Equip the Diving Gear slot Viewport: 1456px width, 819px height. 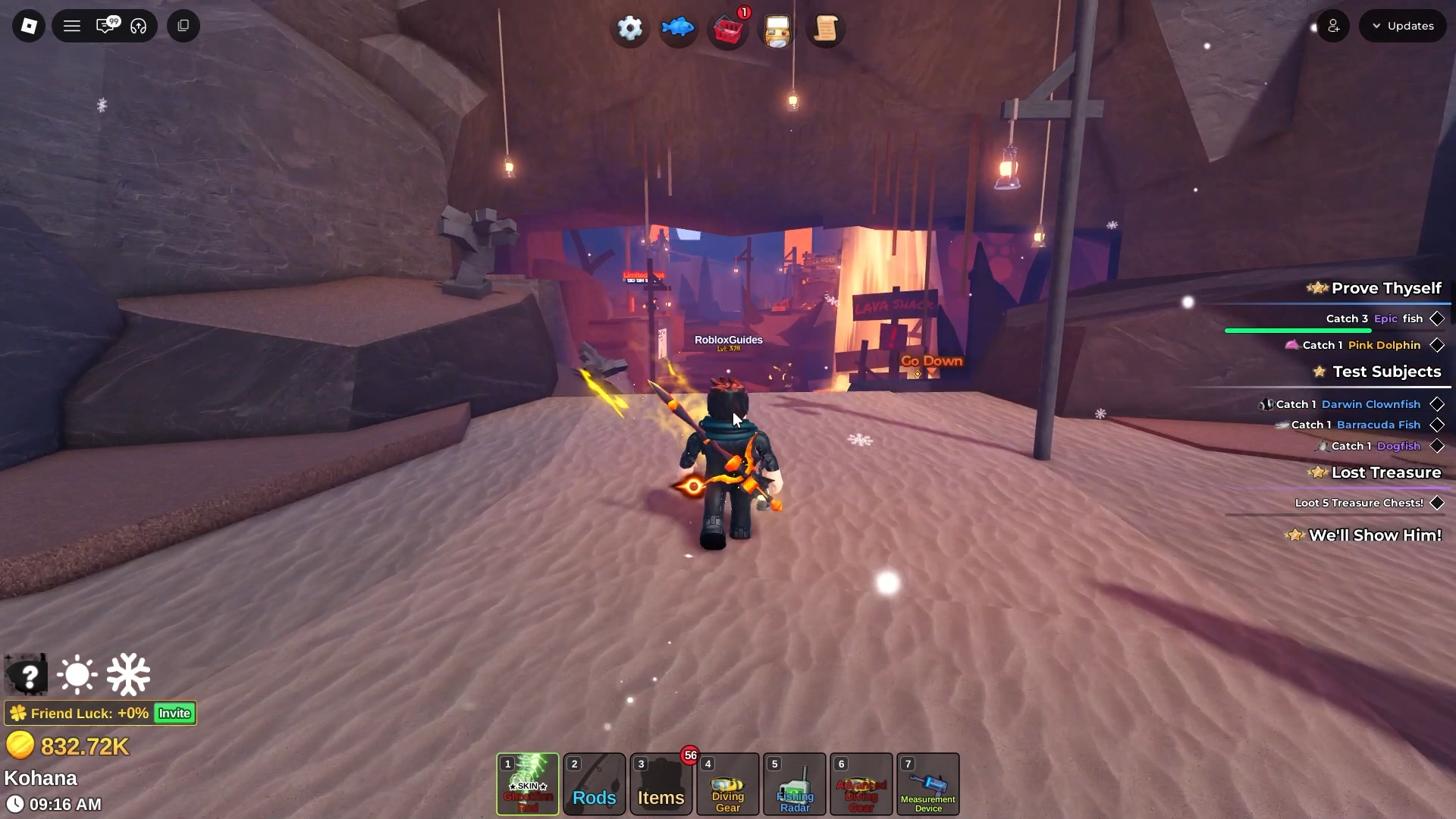[728, 784]
